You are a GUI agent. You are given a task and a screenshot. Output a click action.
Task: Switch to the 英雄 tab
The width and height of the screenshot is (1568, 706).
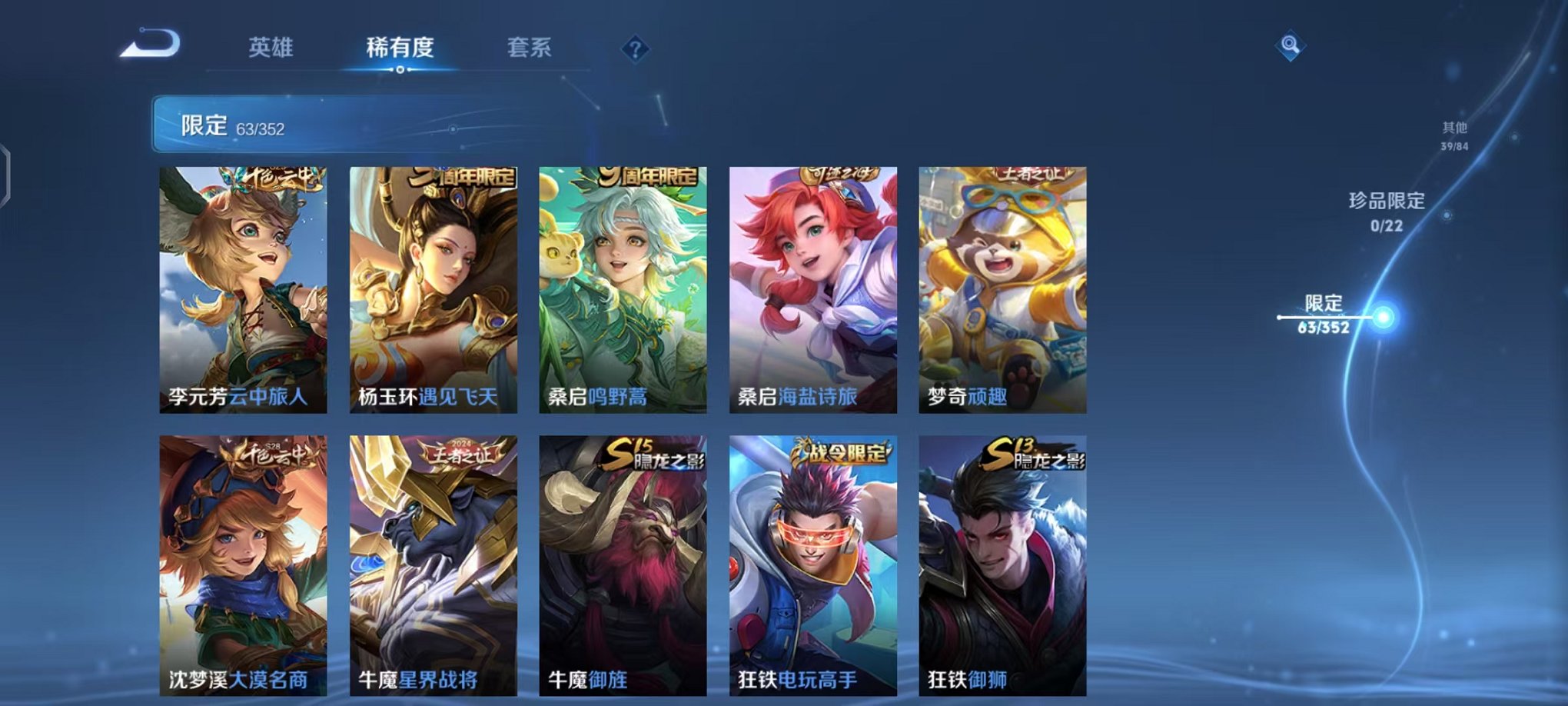[273, 46]
